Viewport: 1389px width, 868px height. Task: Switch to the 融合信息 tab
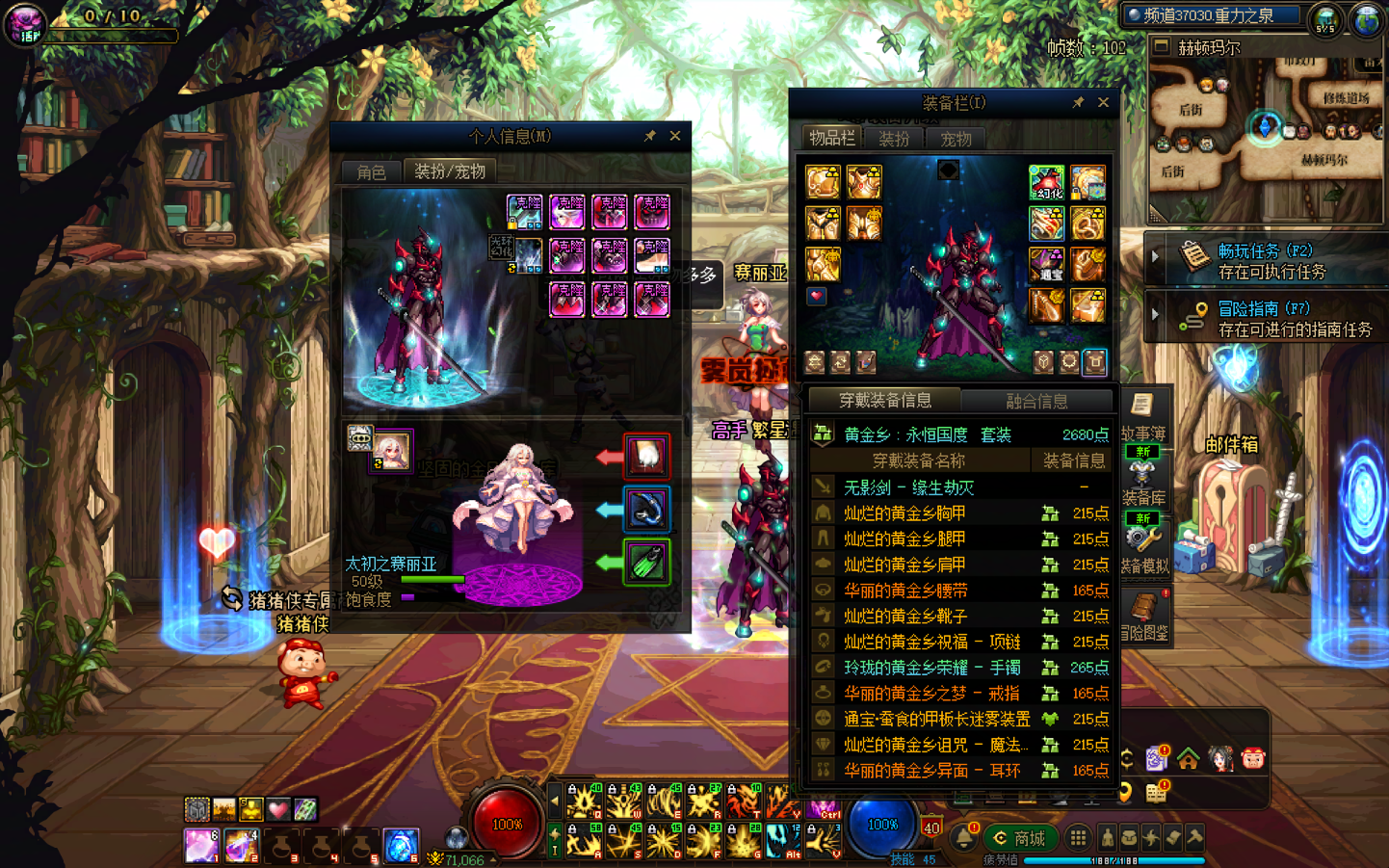1036,401
